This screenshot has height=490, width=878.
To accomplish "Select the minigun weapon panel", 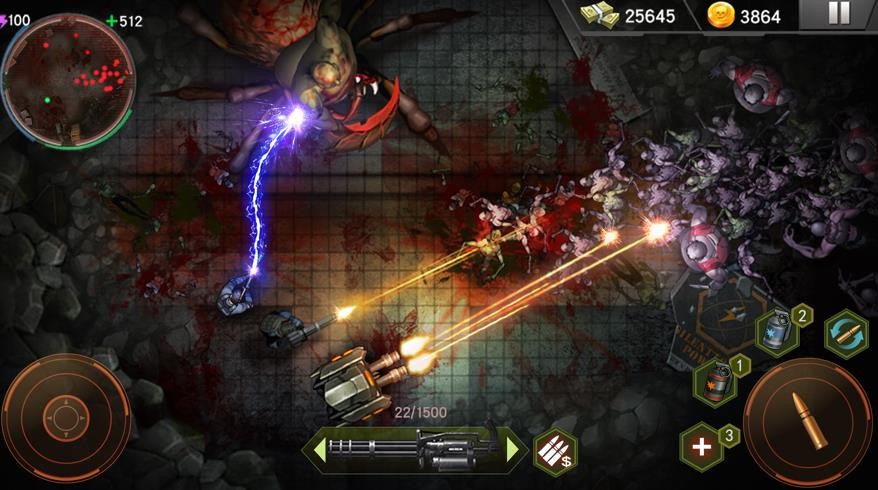I will (x=416, y=449).
